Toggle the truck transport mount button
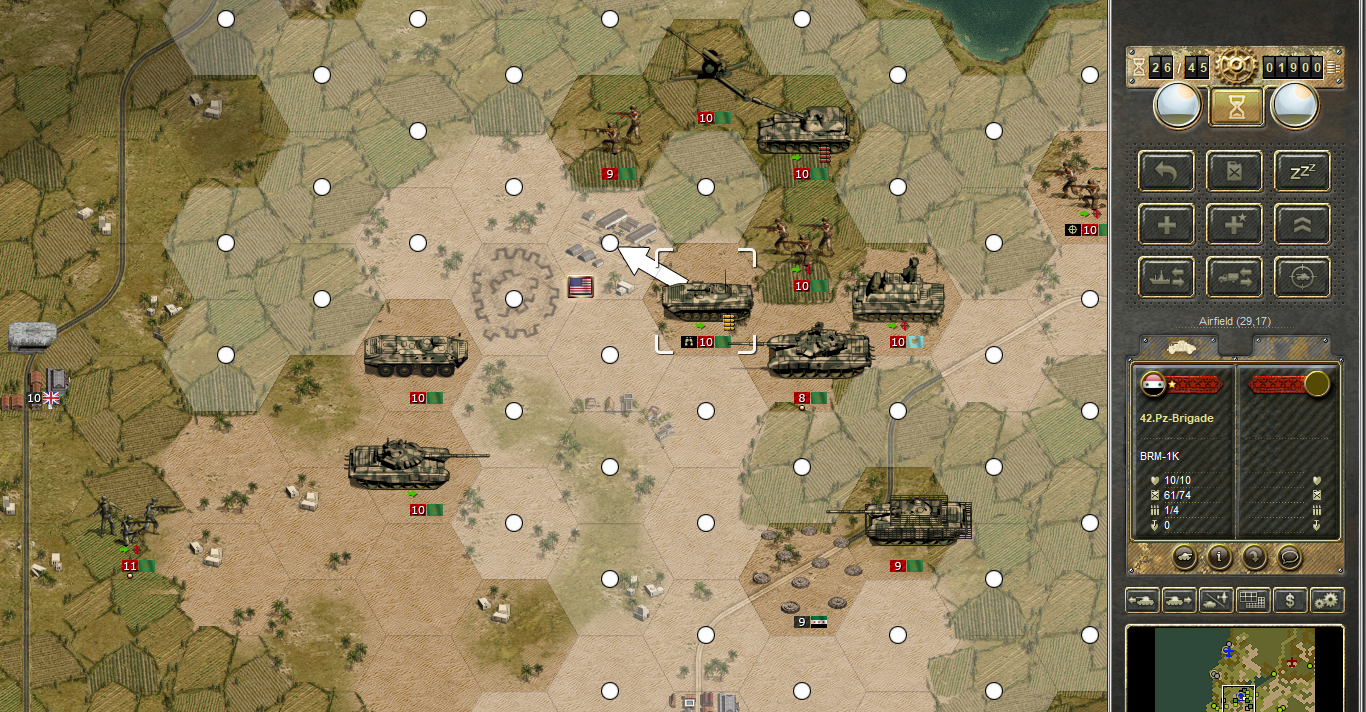Image resolution: width=1366 pixels, height=712 pixels. point(1234,277)
